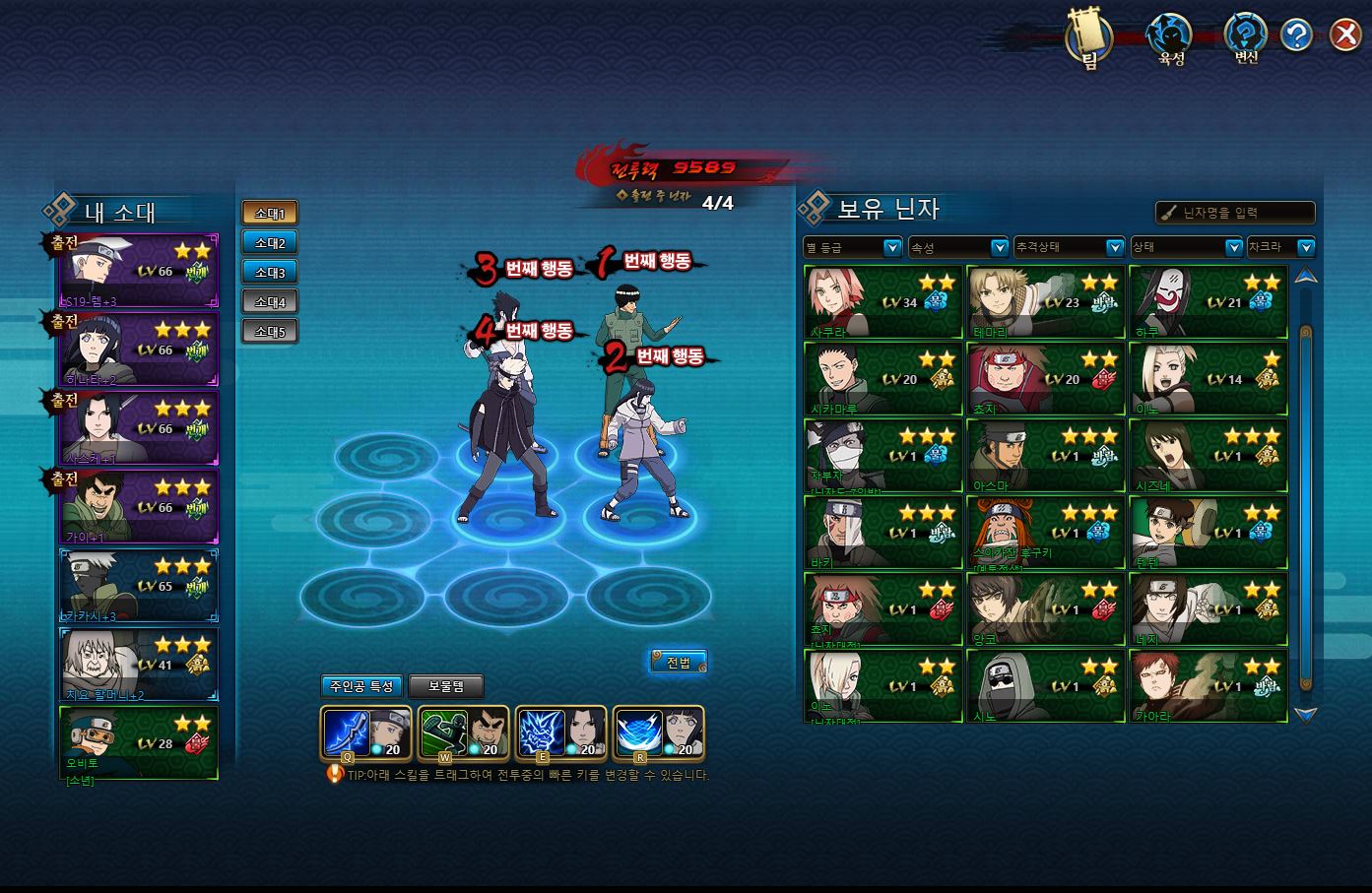Open the 육성 training menu
Screen dimensions: 1372x893
(1170, 39)
